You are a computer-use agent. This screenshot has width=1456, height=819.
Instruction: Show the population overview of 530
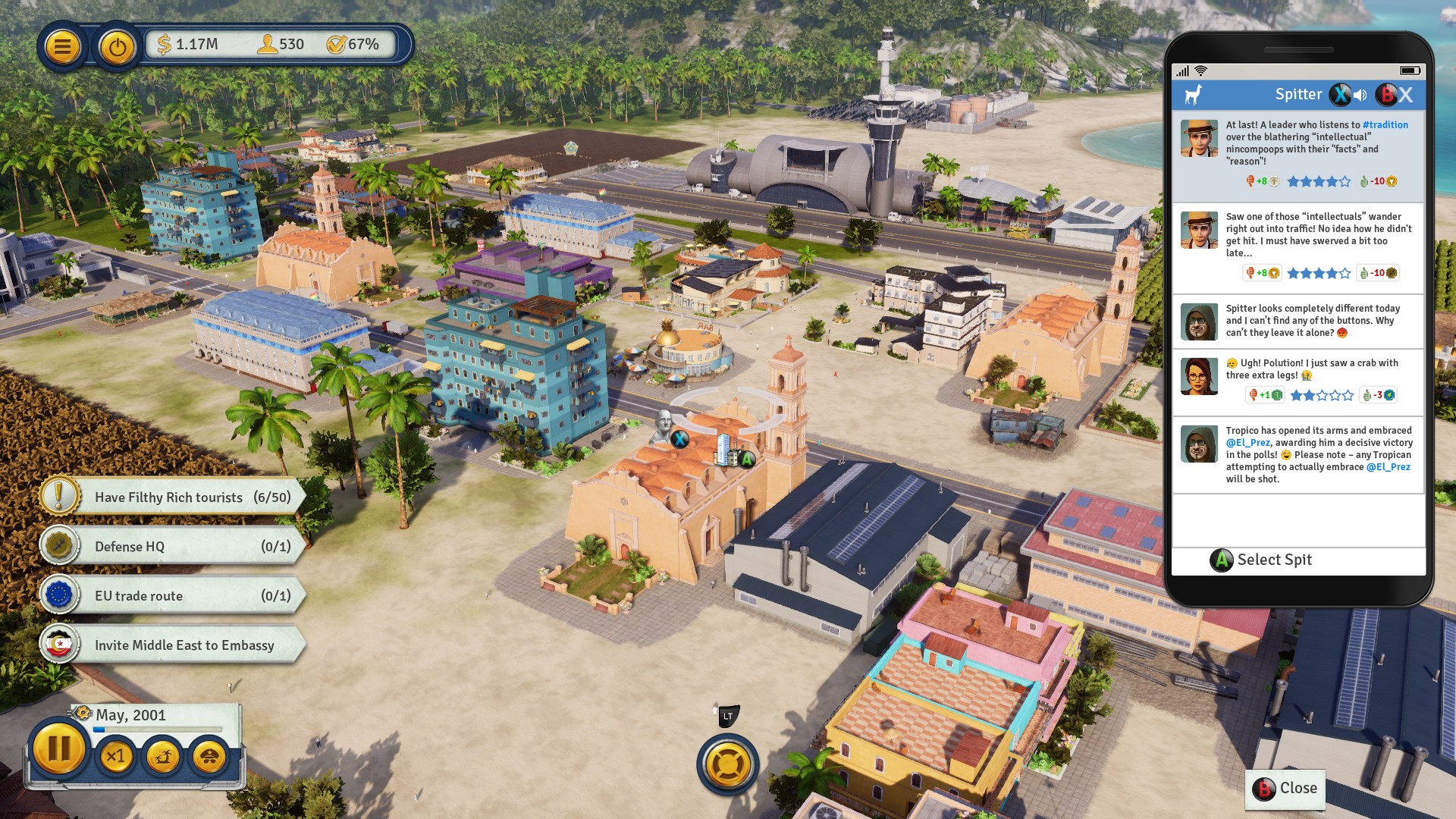[x=281, y=45]
